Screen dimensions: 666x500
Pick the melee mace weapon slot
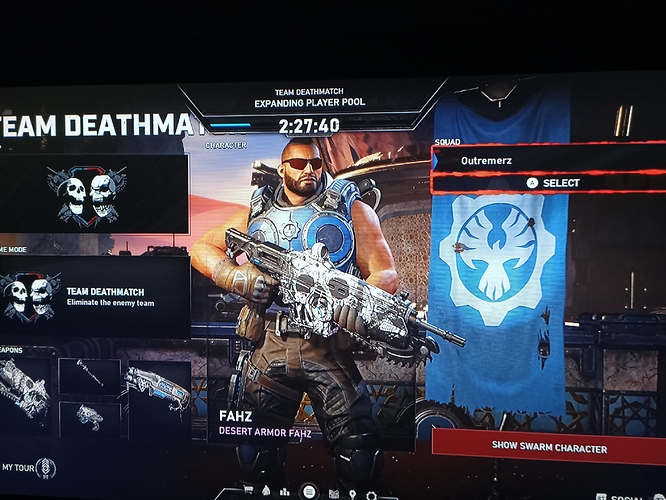pyautogui.click(x=90, y=376)
